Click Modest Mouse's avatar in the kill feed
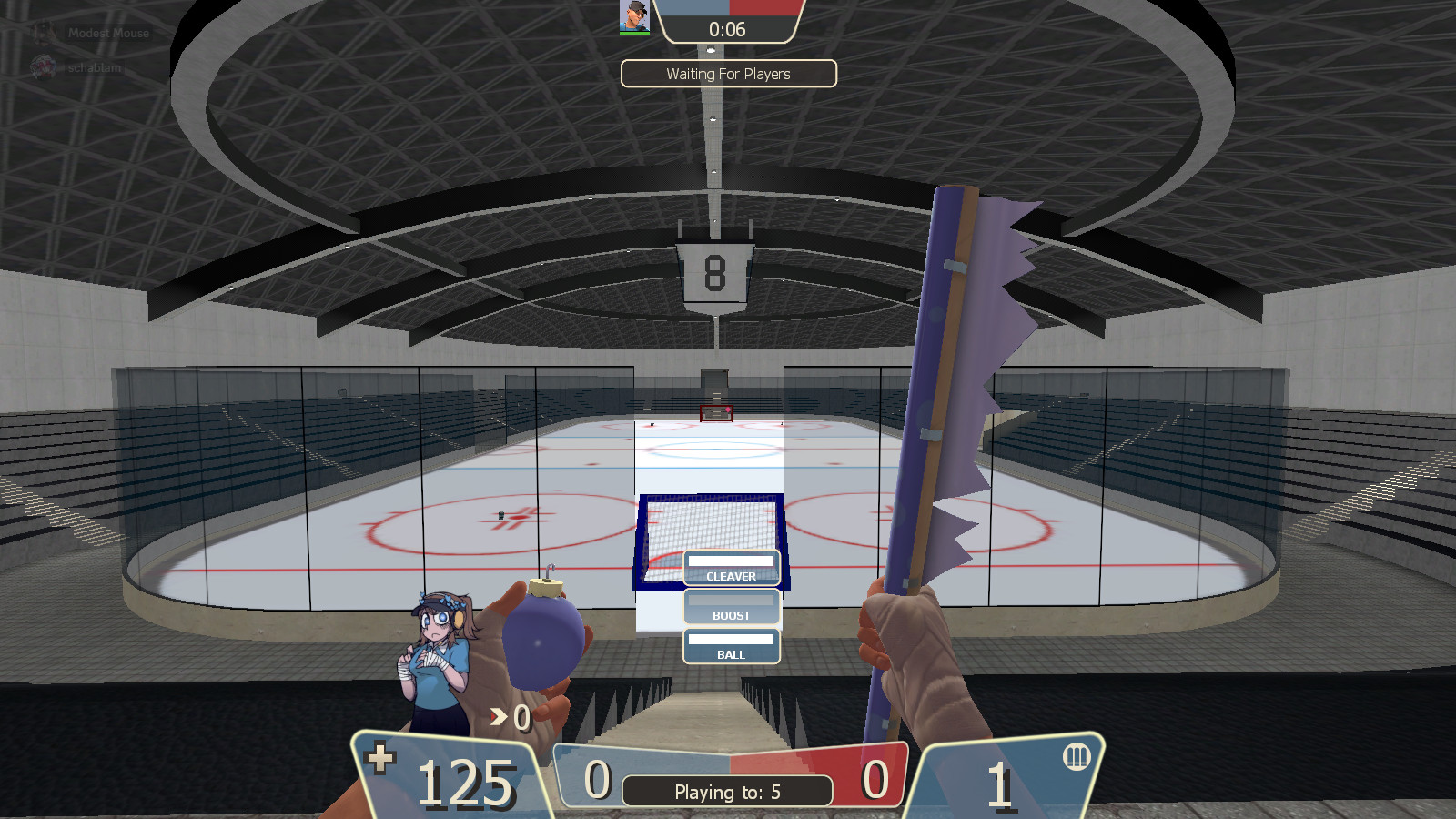Viewport: 1456px width, 819px height. (x=44, y=33)
